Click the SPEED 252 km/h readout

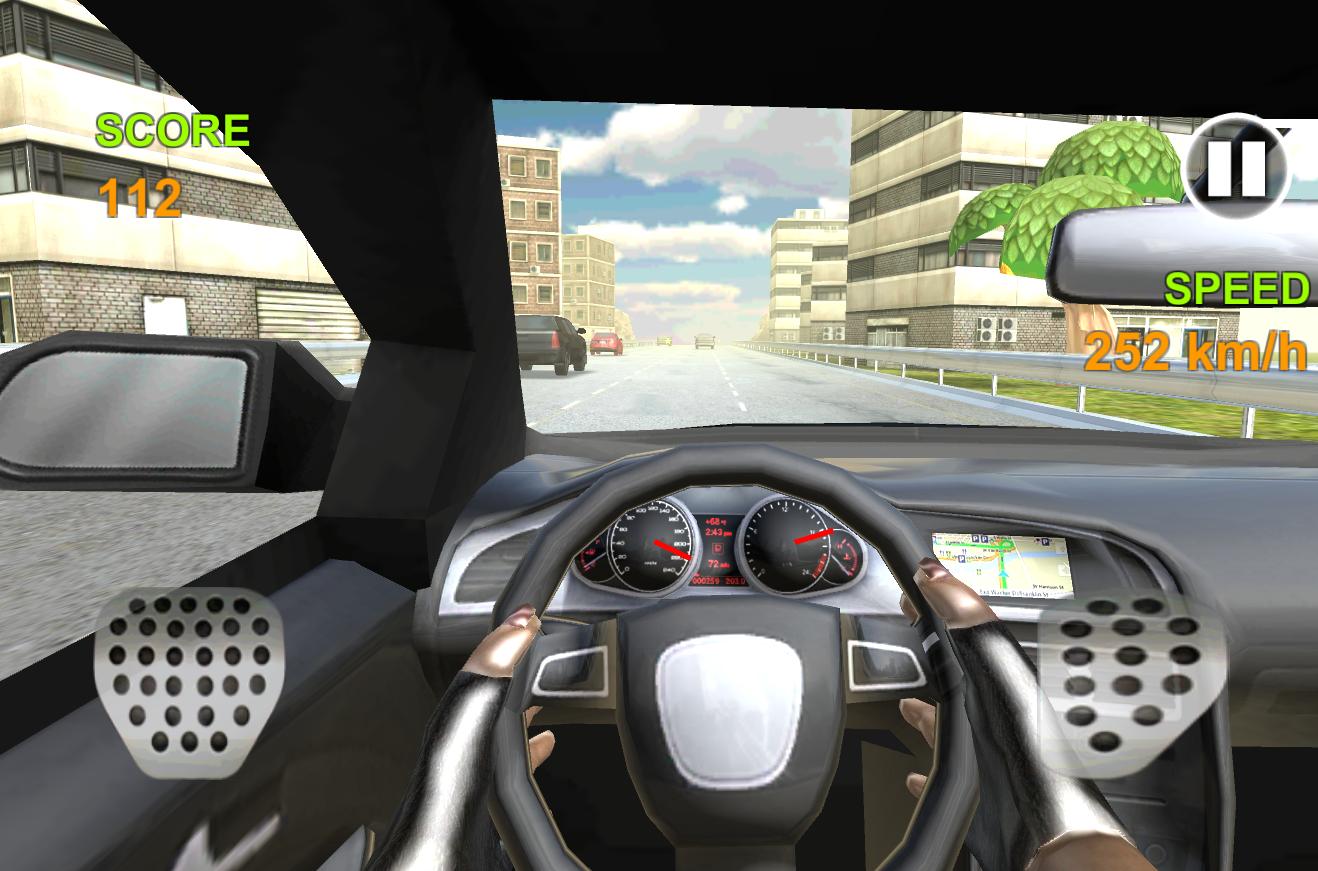click(x=1195, y=320)
